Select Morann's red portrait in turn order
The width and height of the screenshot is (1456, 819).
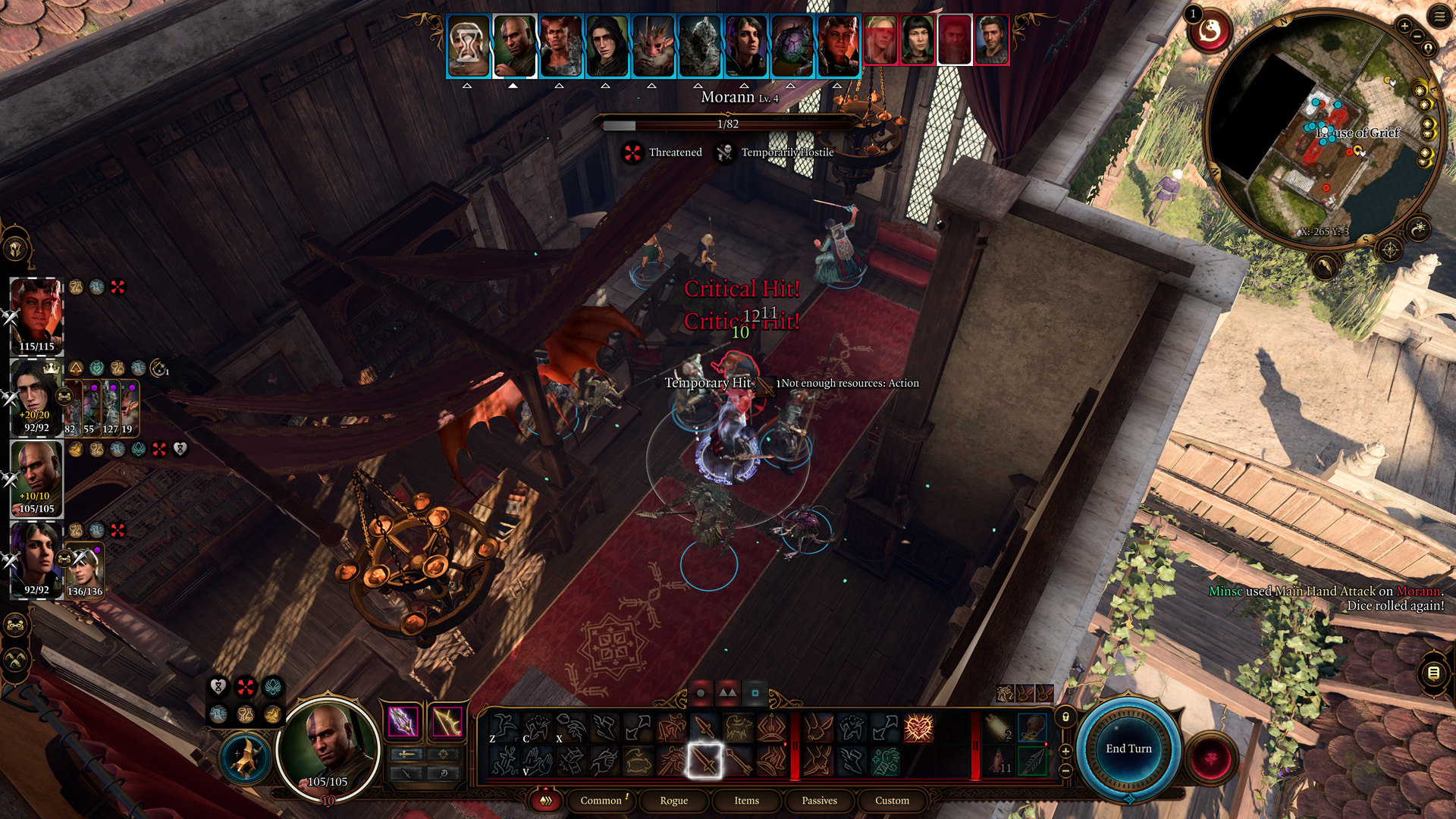click(954, 39)
